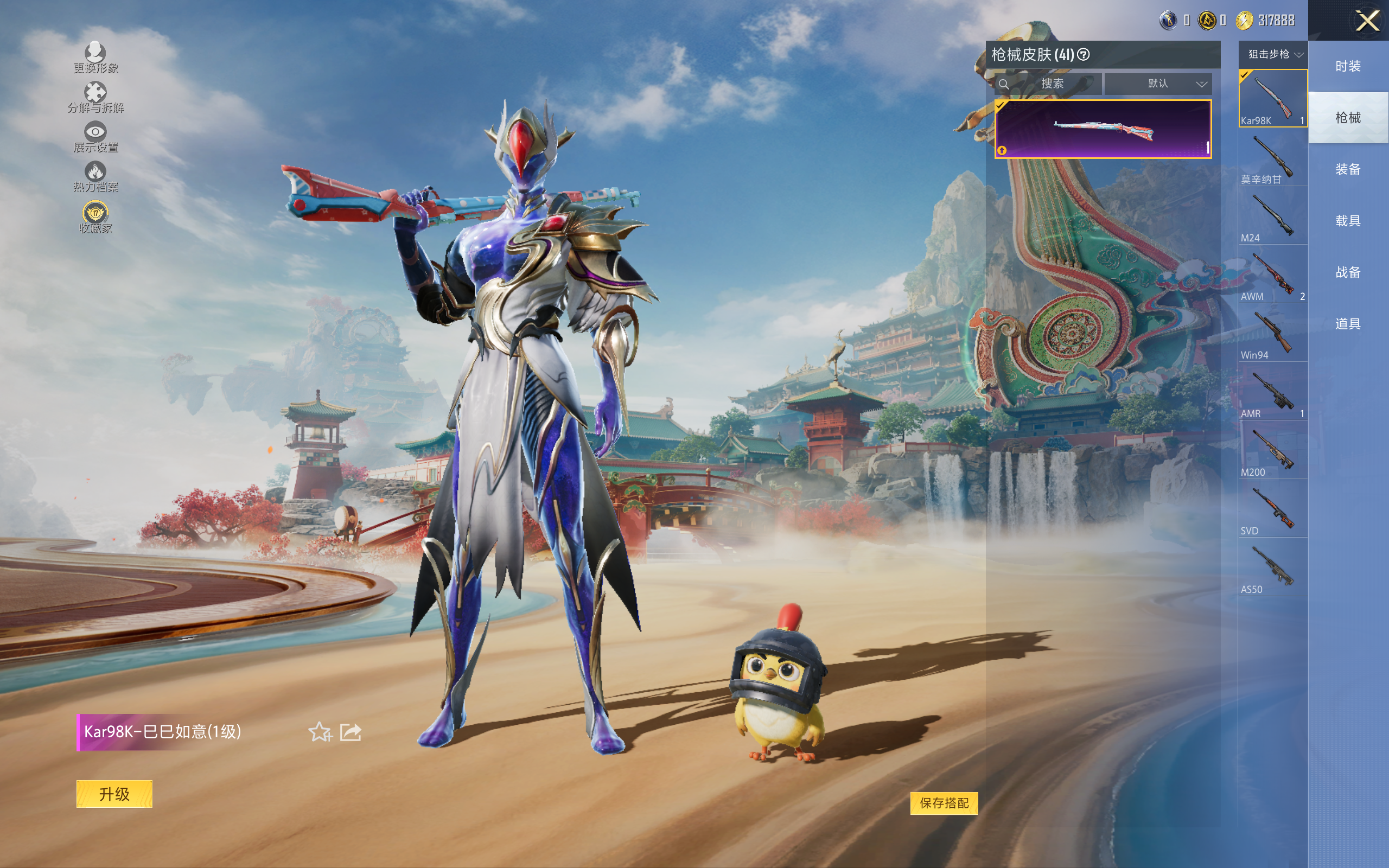
Task: Choose the Win94 rifle entry
Action: (1272, 335)
